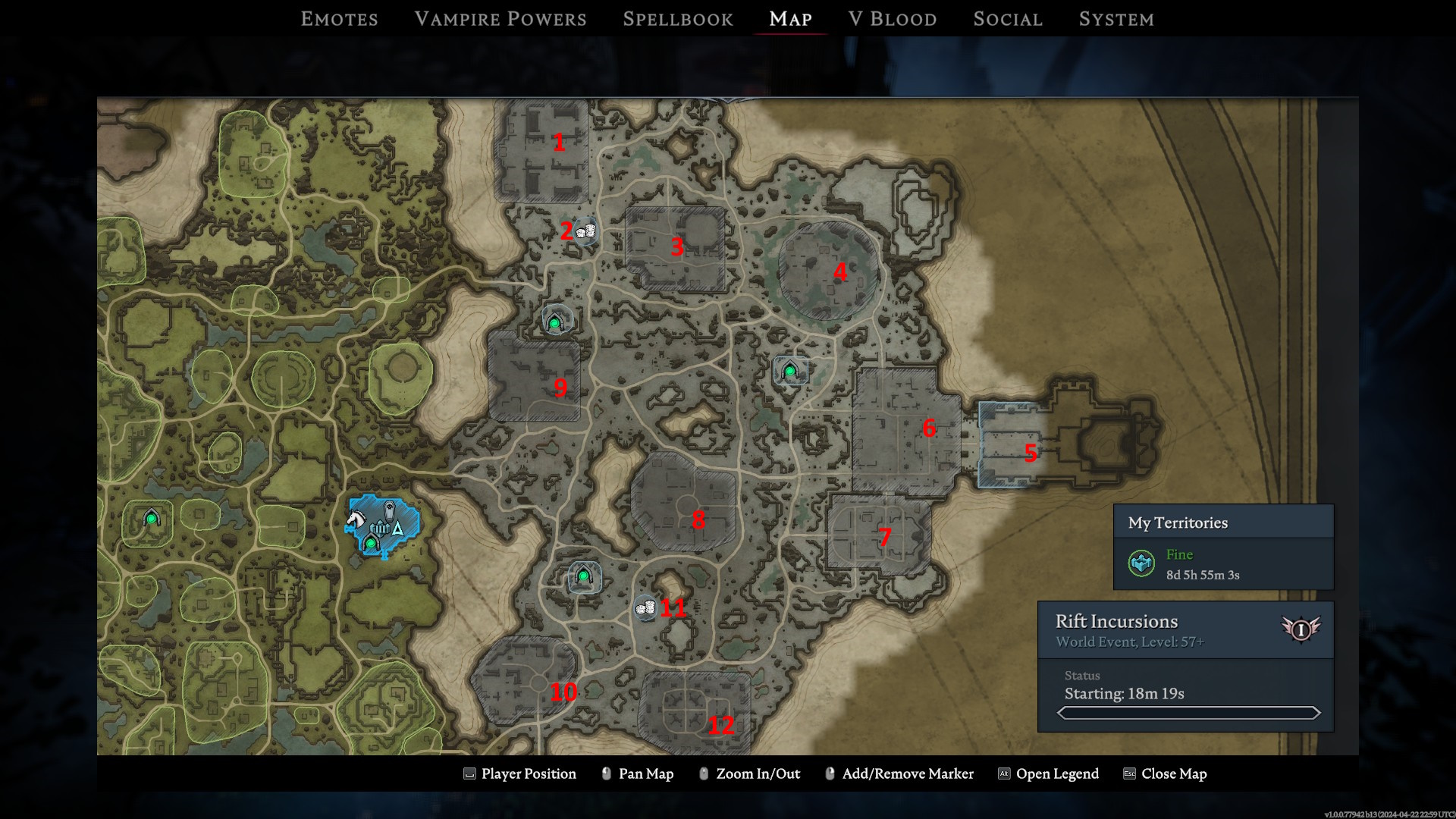This screenshot has width=1456, height=819.
Task: Select Add/Remove Marker at the bottom
Action: 908,773
